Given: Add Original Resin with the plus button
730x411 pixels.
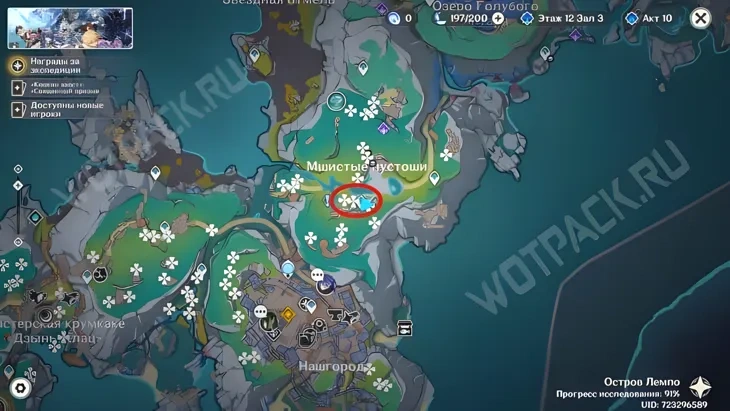Looking at the screenshot, I should 498,18.
